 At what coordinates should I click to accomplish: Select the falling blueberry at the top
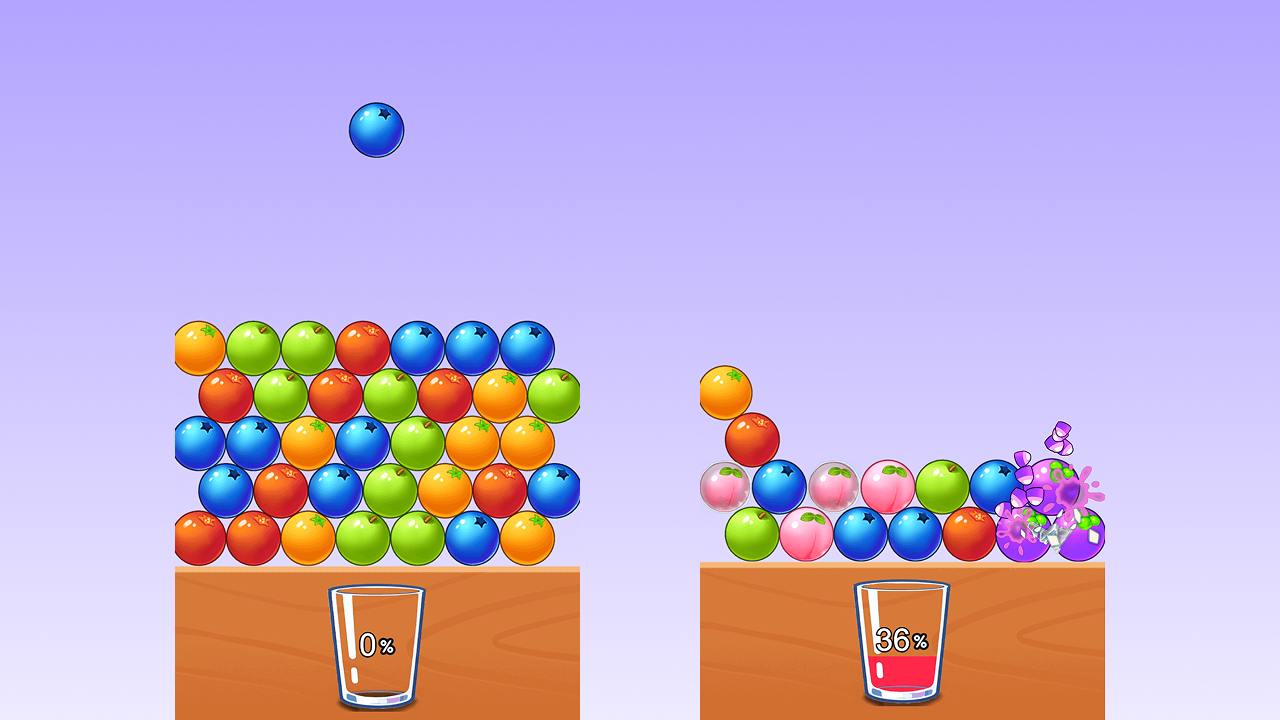point(376,129)
